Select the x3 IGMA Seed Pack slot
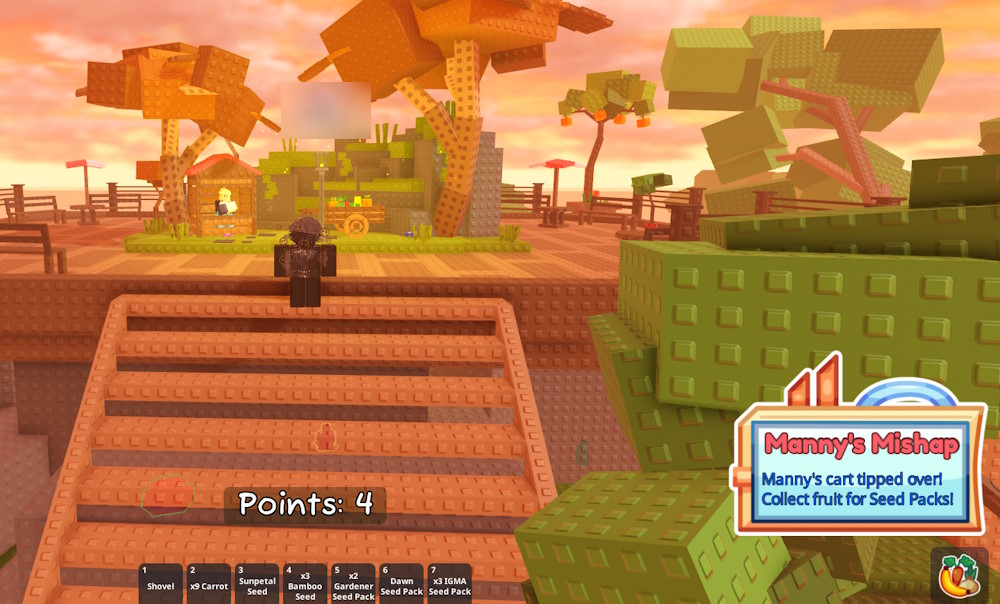 click(450, 584)
